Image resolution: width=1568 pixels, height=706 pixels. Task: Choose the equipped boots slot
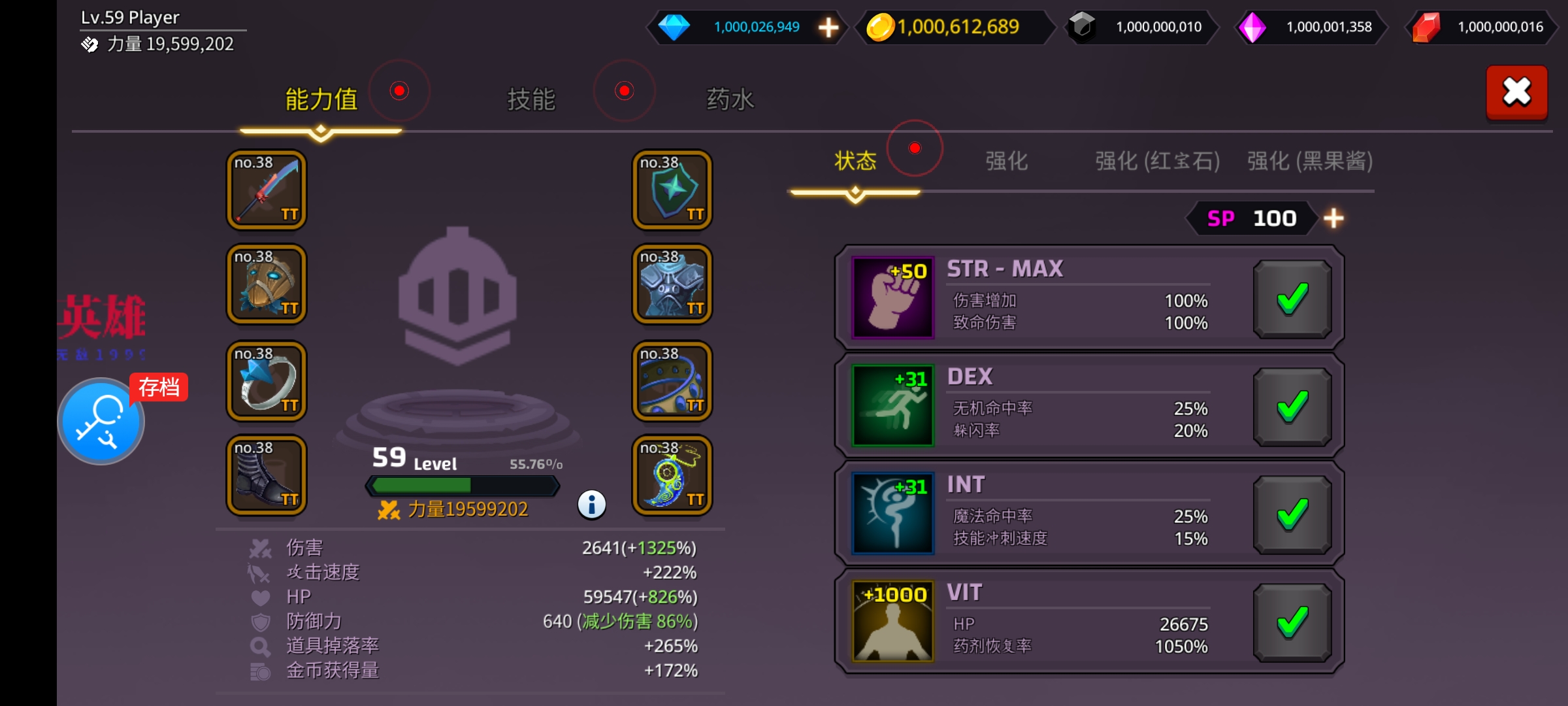(x=267, y=475)
